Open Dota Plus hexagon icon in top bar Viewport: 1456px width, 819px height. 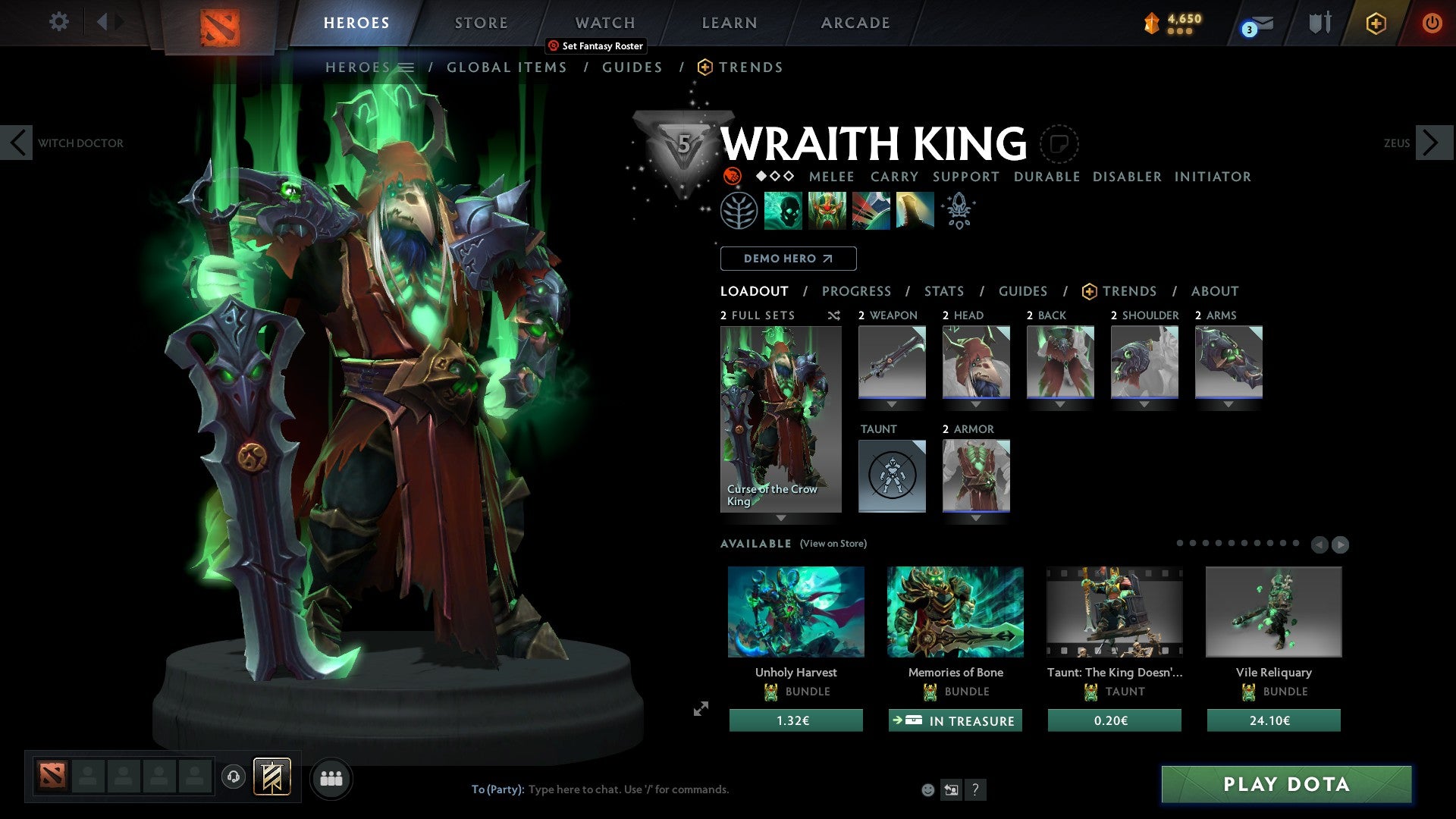coord(1376,23)
